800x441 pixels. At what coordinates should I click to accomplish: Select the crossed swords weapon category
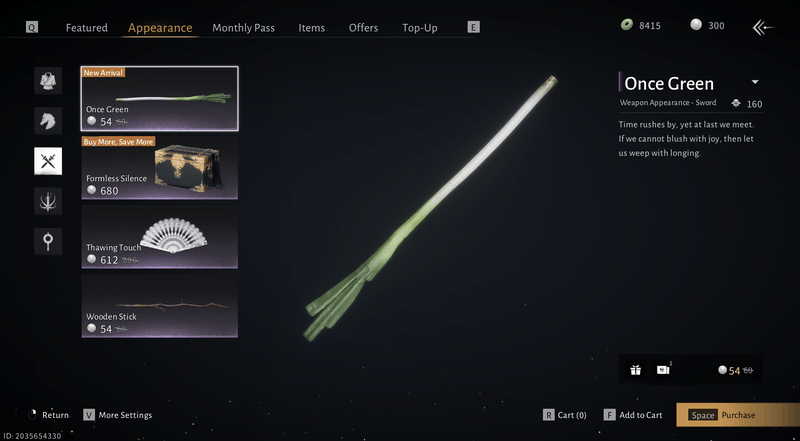(x=48, y=161)
